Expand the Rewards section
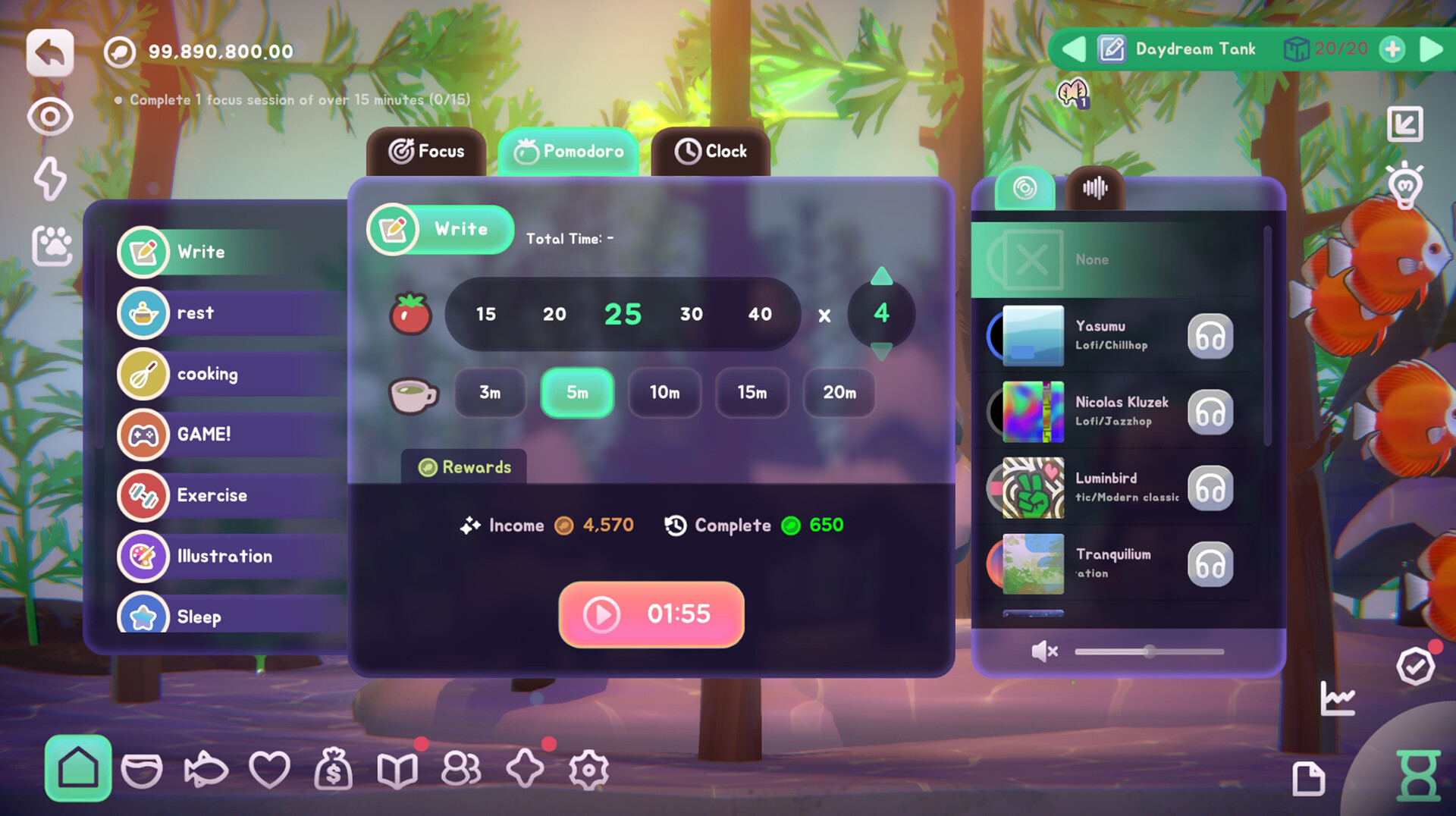 (x=463, y=467)
